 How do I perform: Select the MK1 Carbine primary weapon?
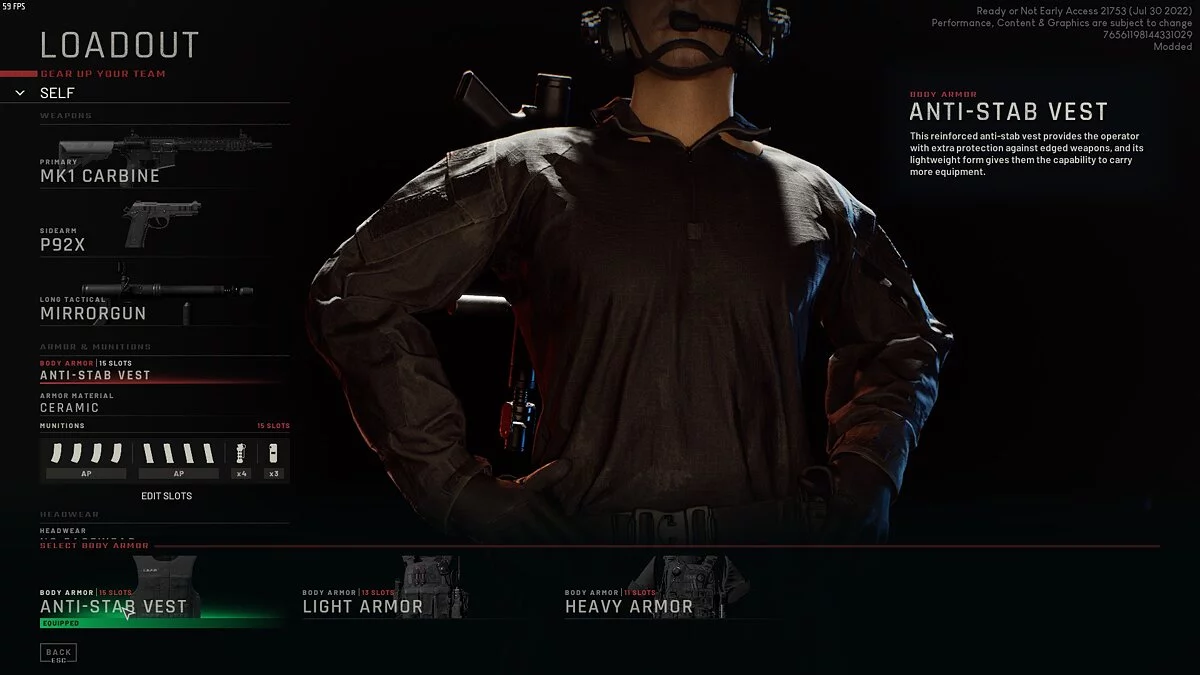[100, 175]
